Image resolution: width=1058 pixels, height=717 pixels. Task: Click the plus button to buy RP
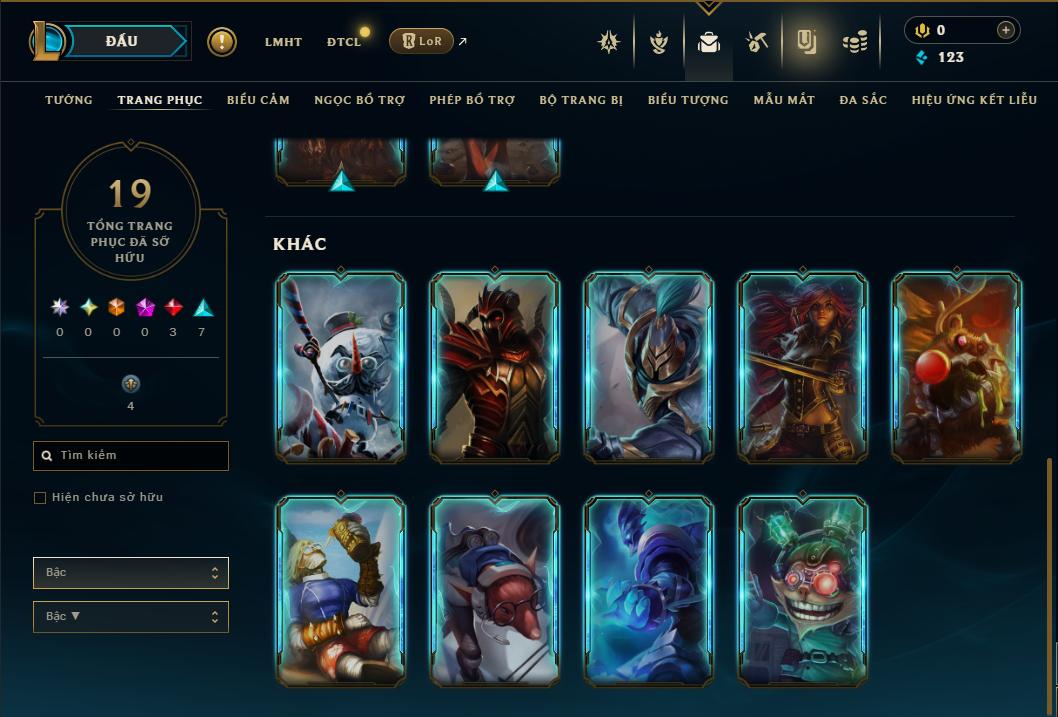(x=1005, y=30)
